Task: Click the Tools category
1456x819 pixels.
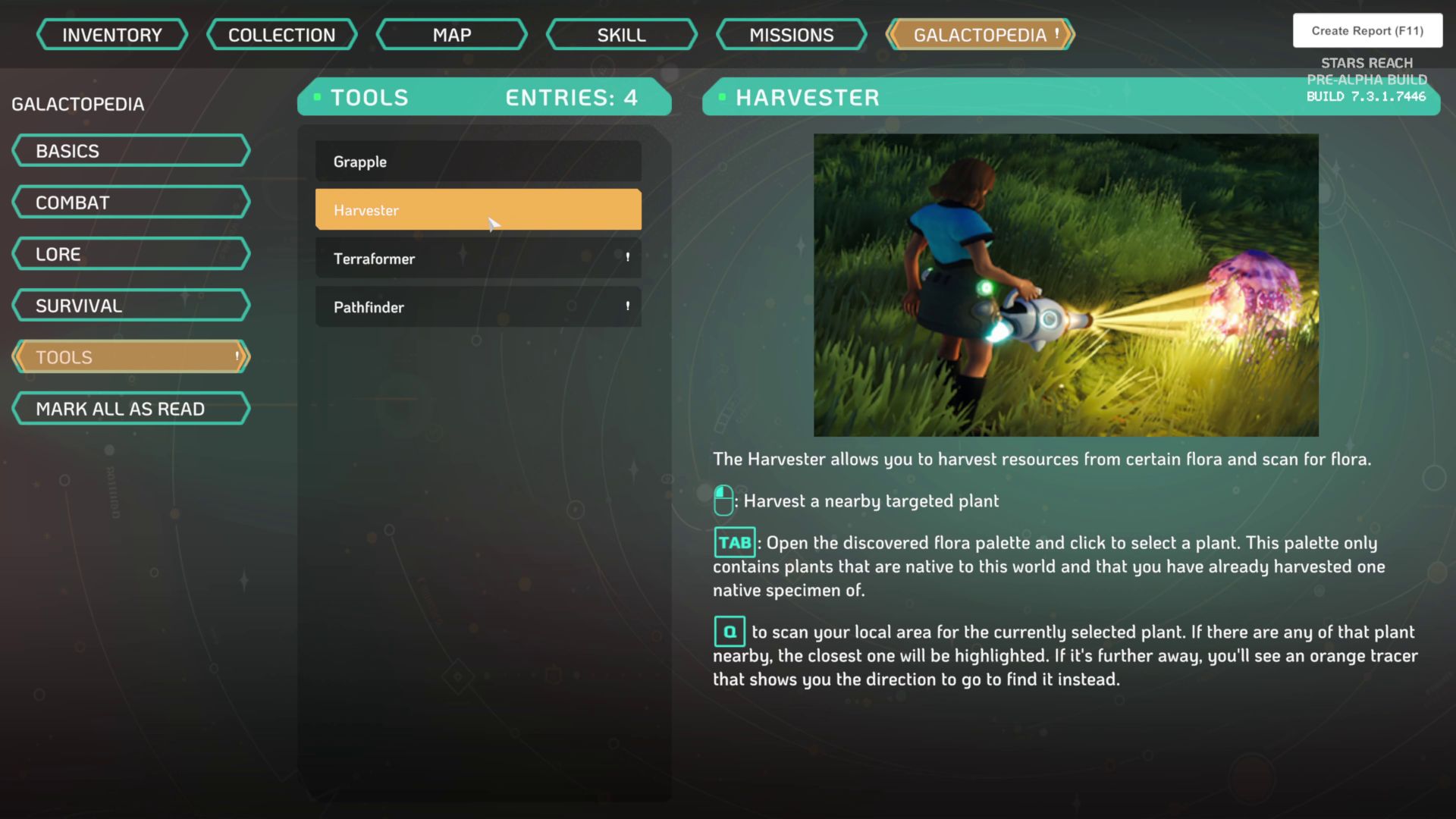Action: click(130, 357)
